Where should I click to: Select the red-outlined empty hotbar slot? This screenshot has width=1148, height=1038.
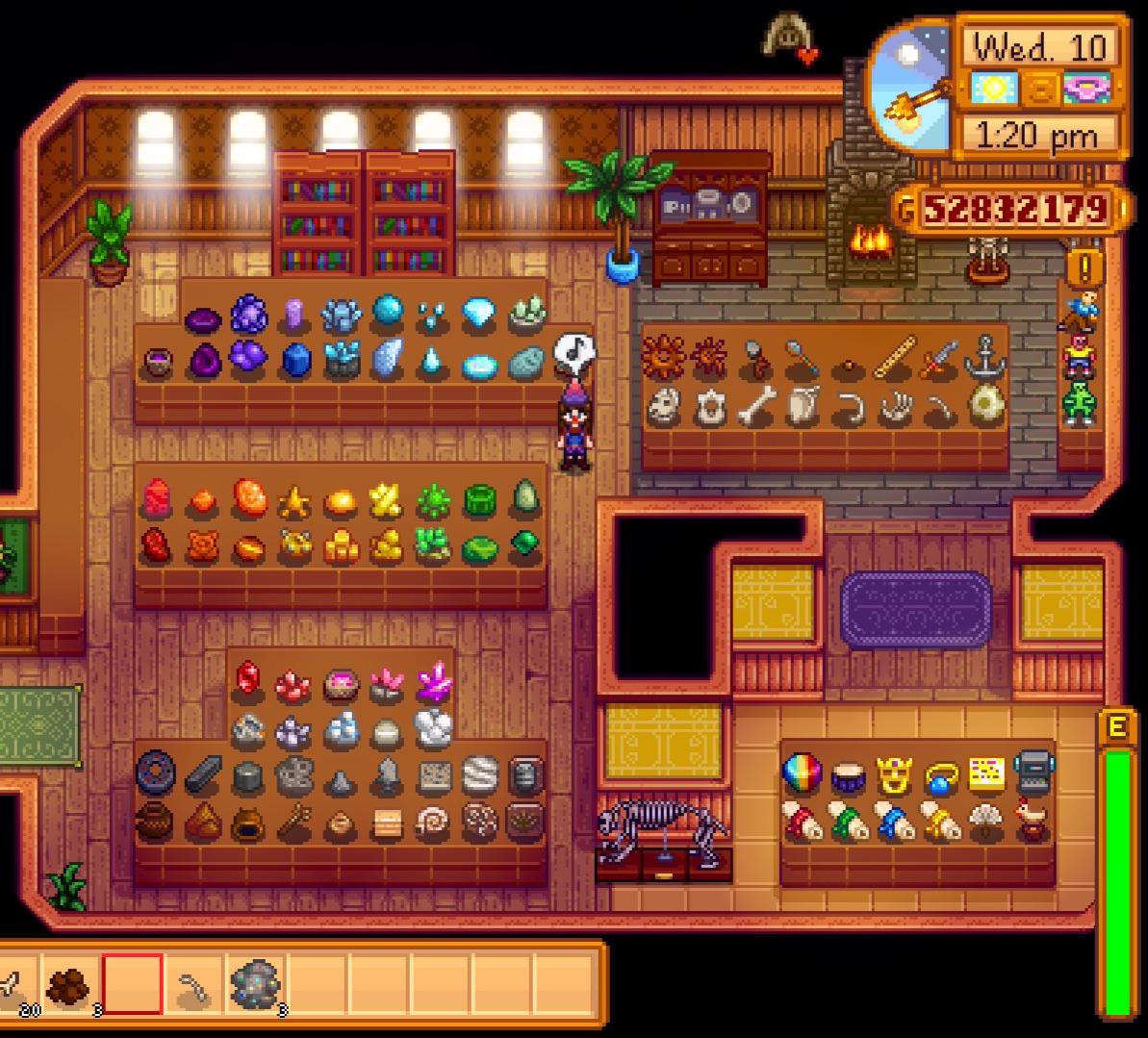point(133,984)
